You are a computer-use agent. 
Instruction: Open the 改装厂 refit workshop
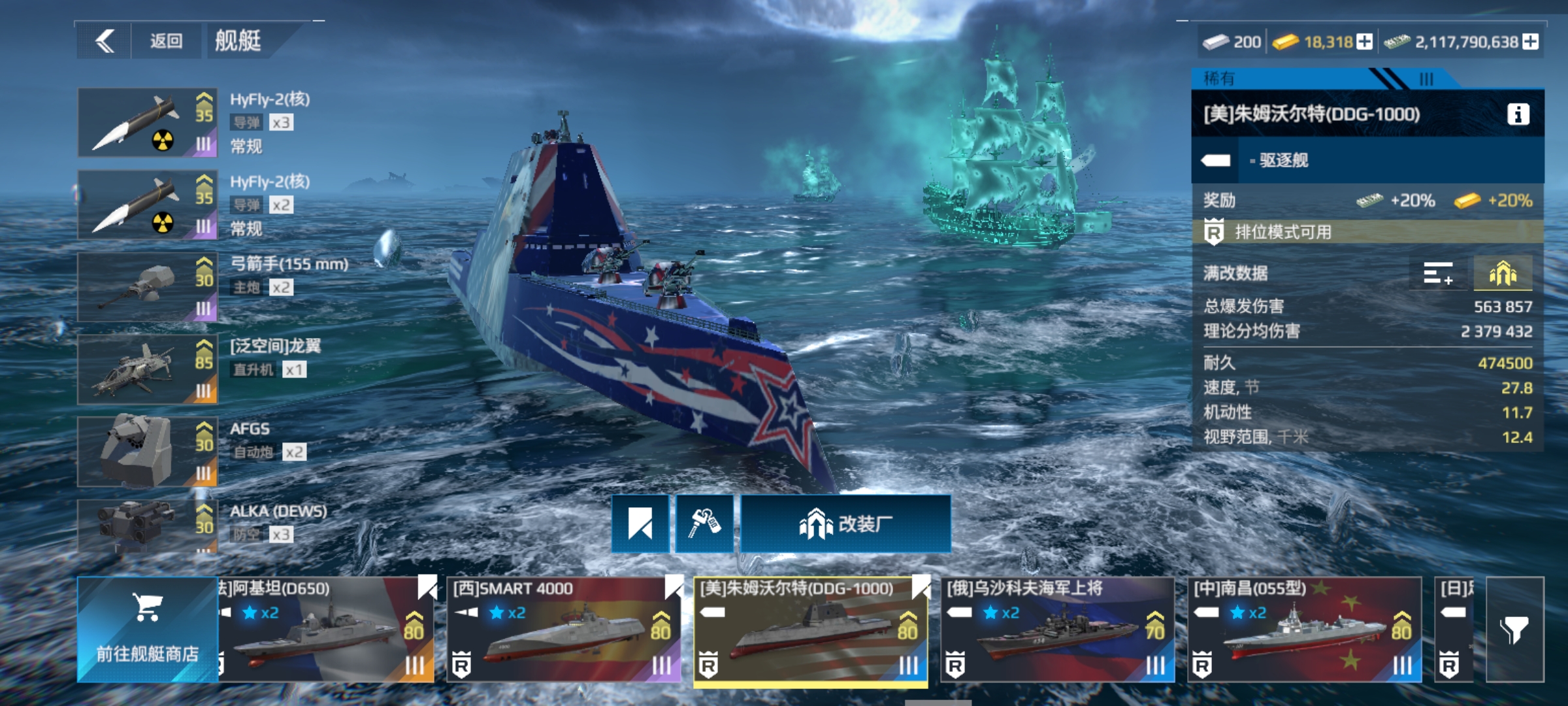click(845, 524)
